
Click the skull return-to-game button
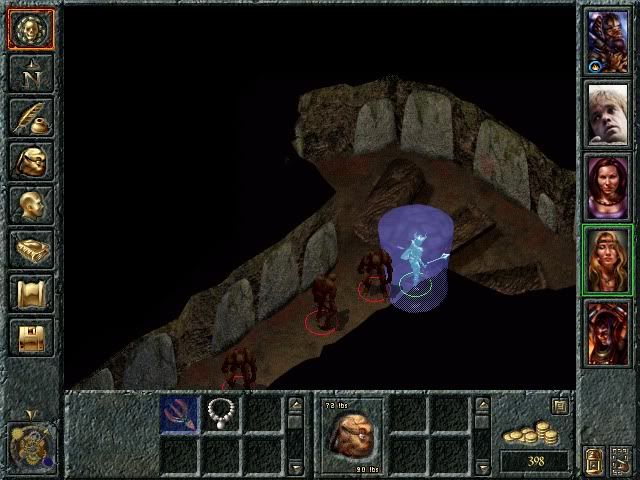30,30
